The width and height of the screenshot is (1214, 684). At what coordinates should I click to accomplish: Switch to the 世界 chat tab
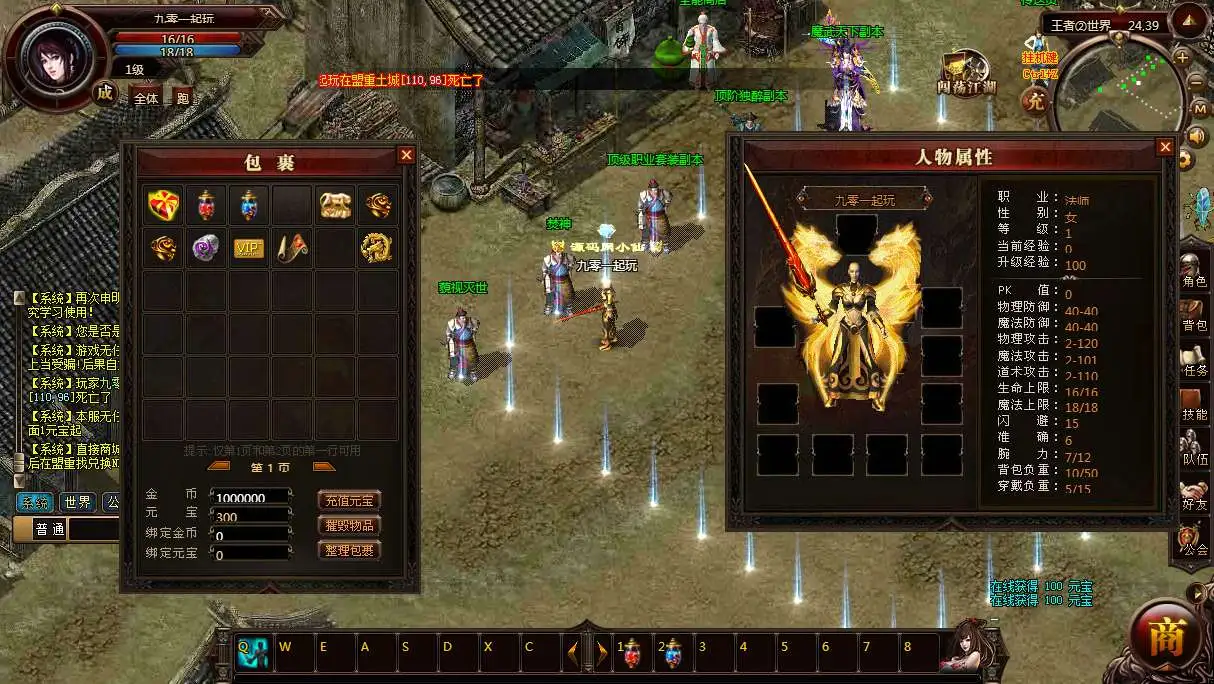click(77, 502)
